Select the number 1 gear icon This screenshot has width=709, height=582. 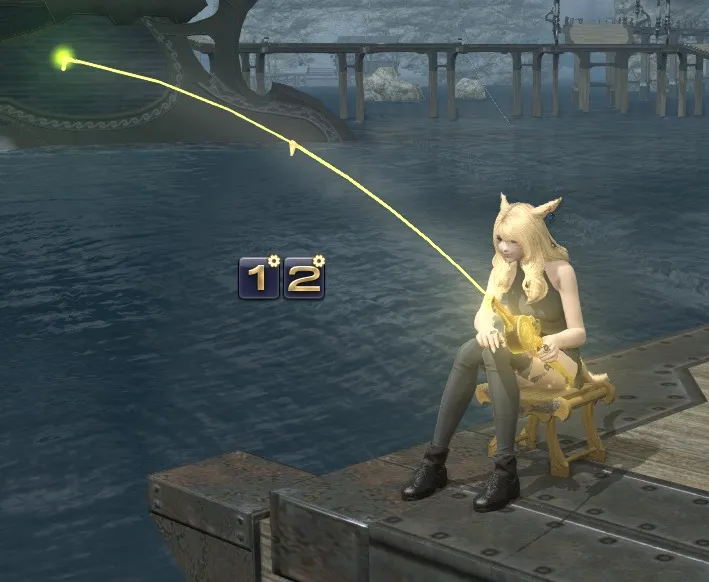pyautogui.click(x=259, y=278)
